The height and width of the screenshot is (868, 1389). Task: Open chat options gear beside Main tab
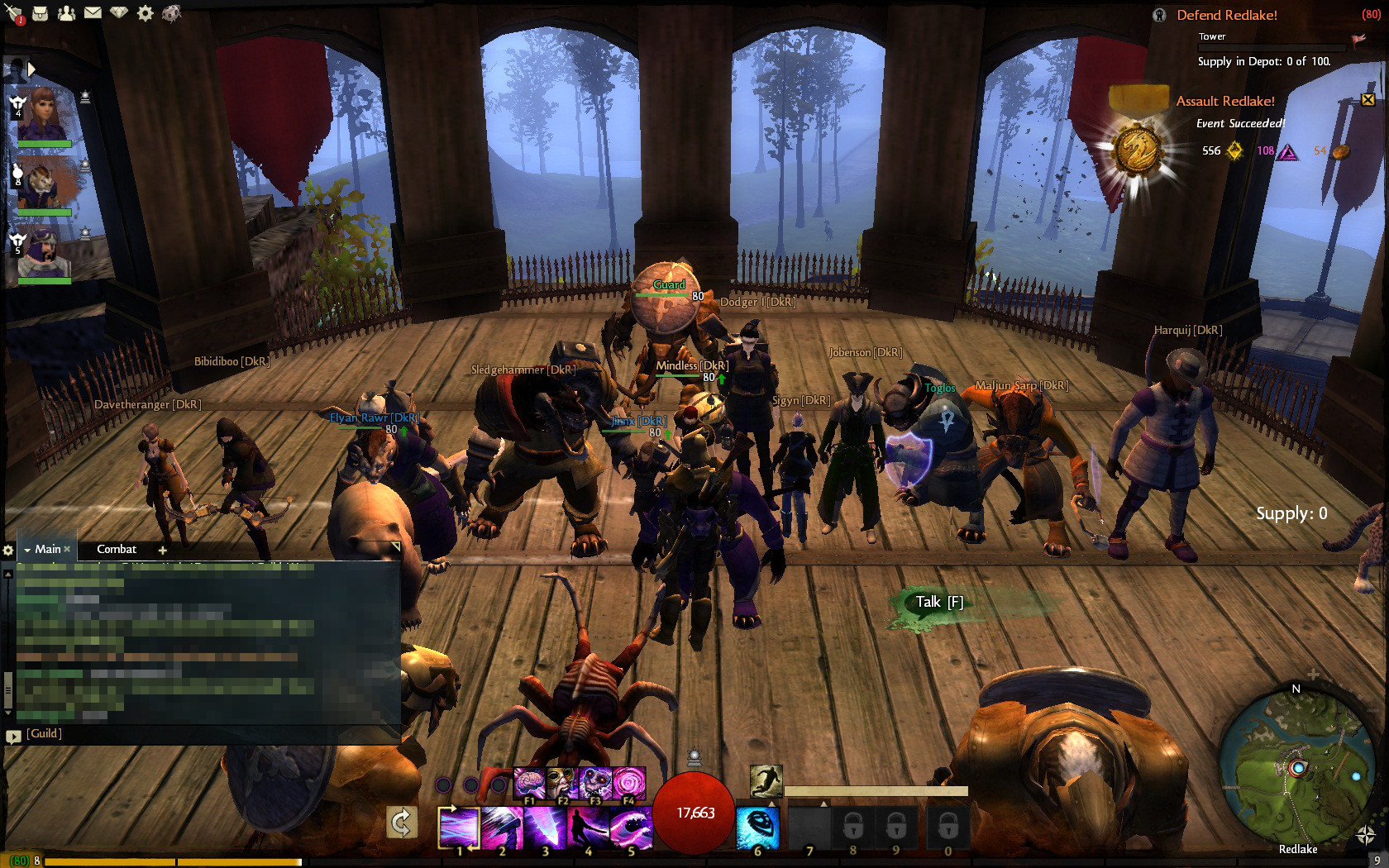[8, 551]
